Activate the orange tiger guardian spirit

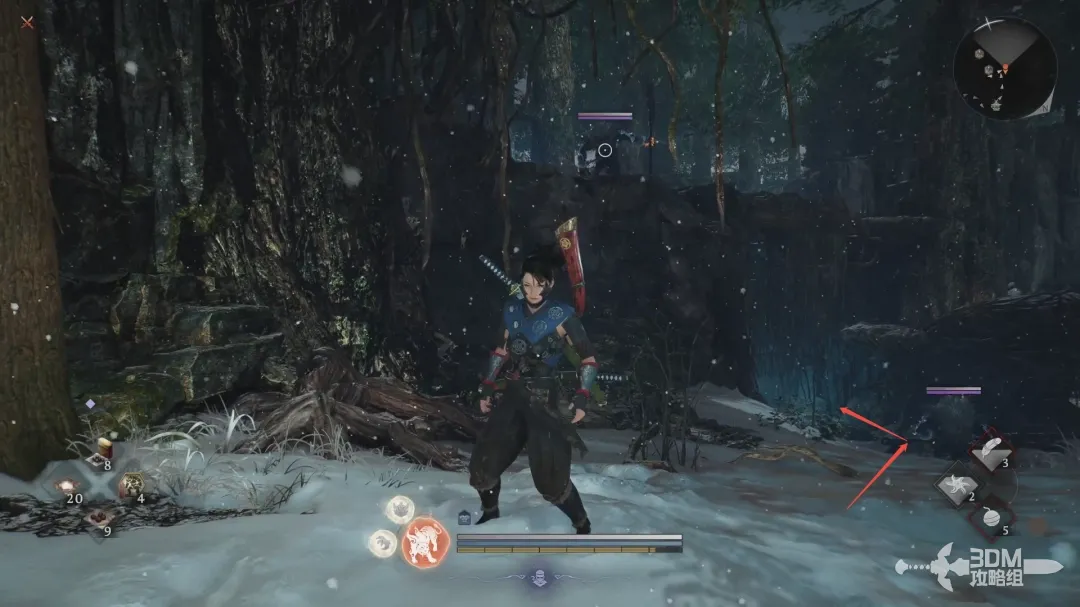(x=425, y=542)
